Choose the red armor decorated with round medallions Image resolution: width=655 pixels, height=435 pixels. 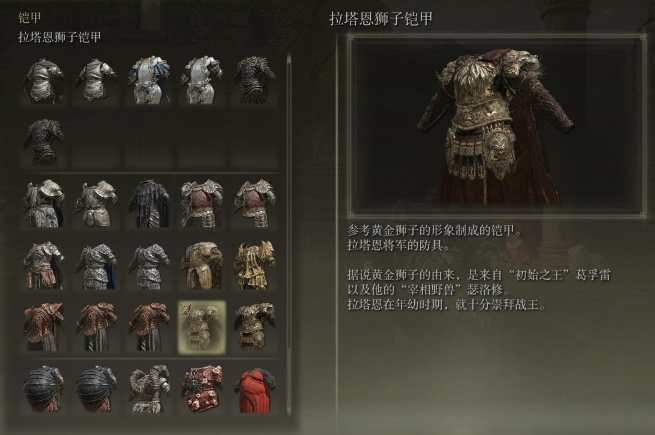pos(202,389)
